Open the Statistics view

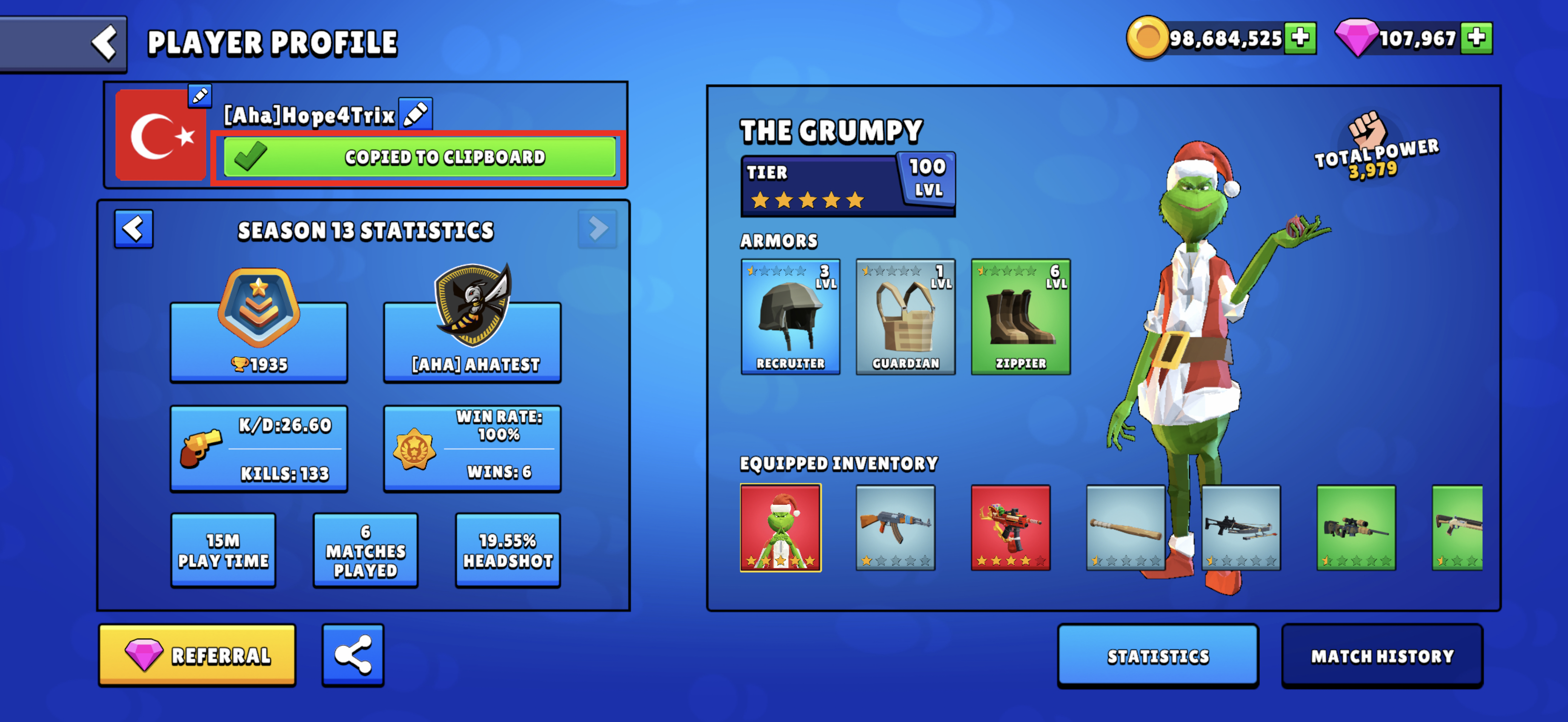click(x=1158, y=656)
